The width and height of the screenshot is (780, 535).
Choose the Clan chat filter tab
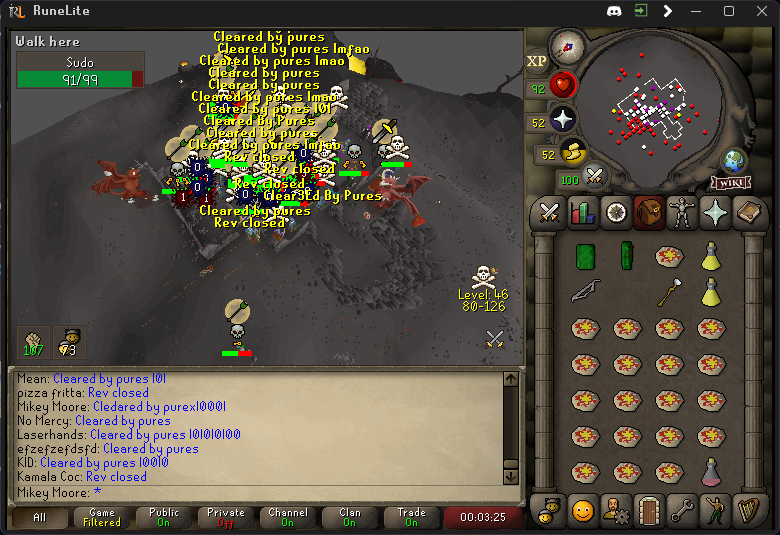(350, 517)
